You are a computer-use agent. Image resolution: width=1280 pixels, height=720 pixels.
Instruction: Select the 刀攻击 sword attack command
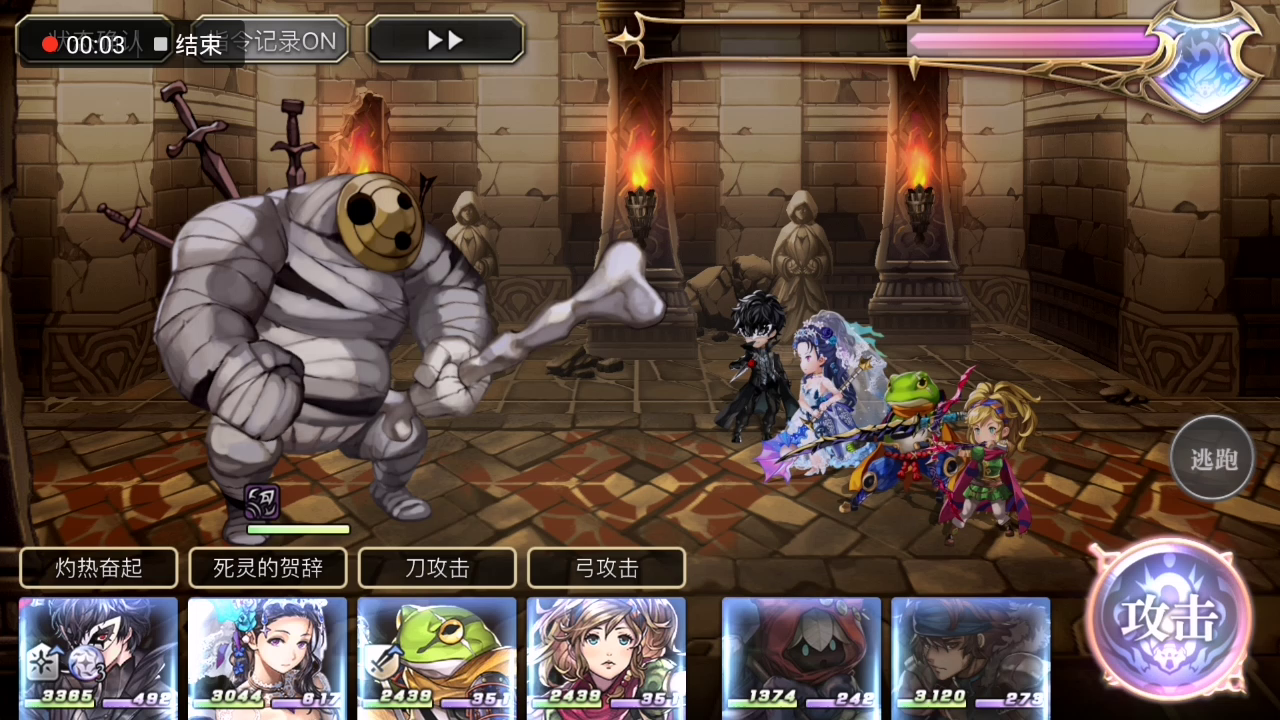click(437, 568)
